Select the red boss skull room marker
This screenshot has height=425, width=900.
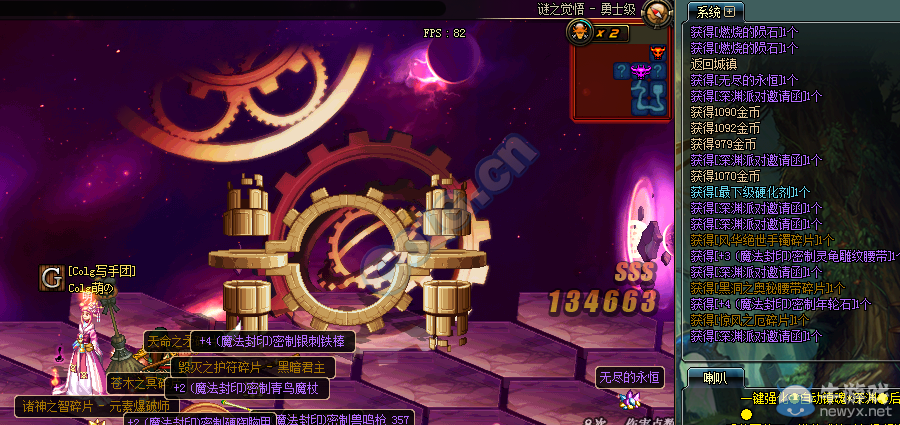point(657,51)
